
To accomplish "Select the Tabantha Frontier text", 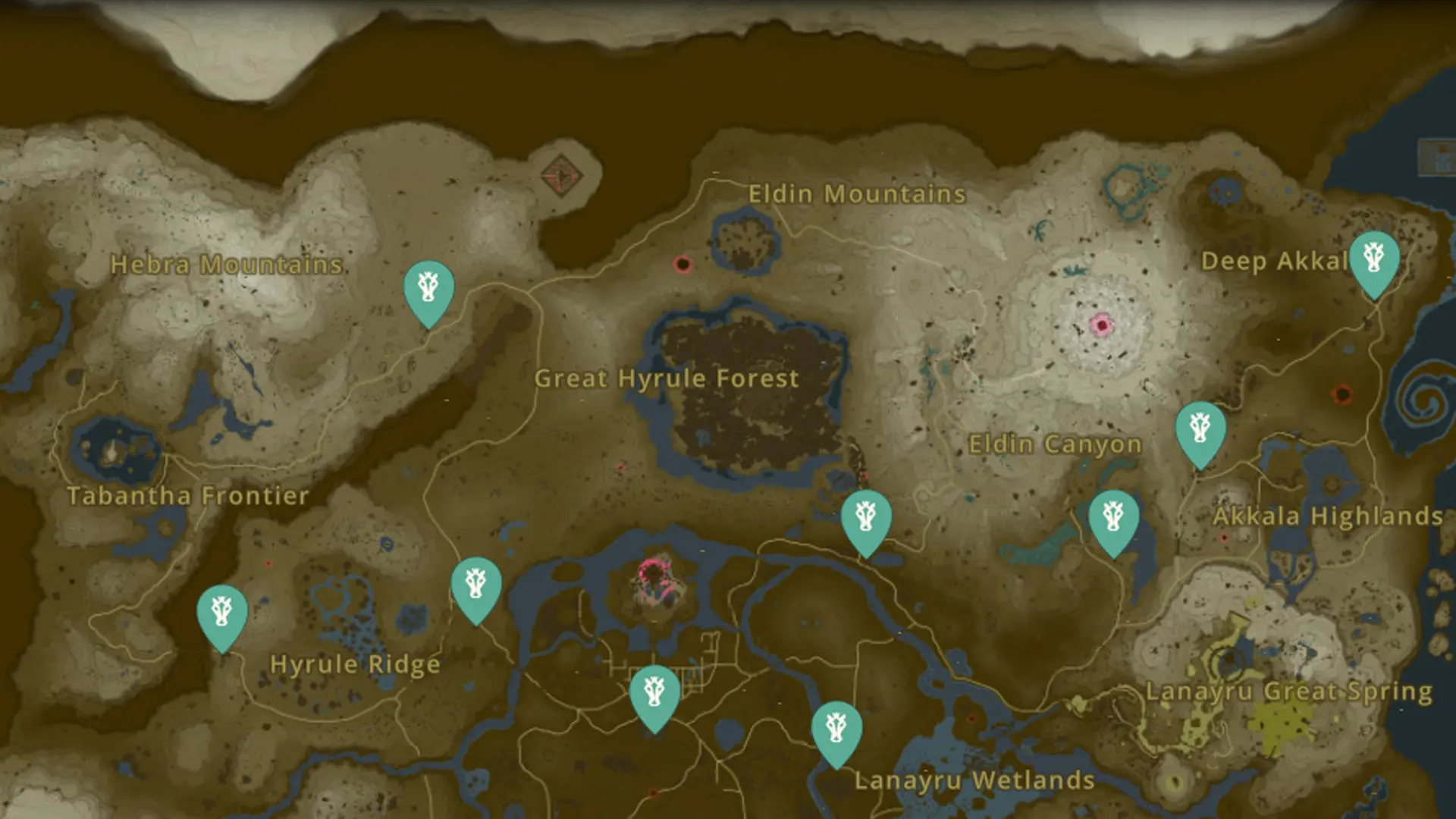I will (x=187, y=496).
